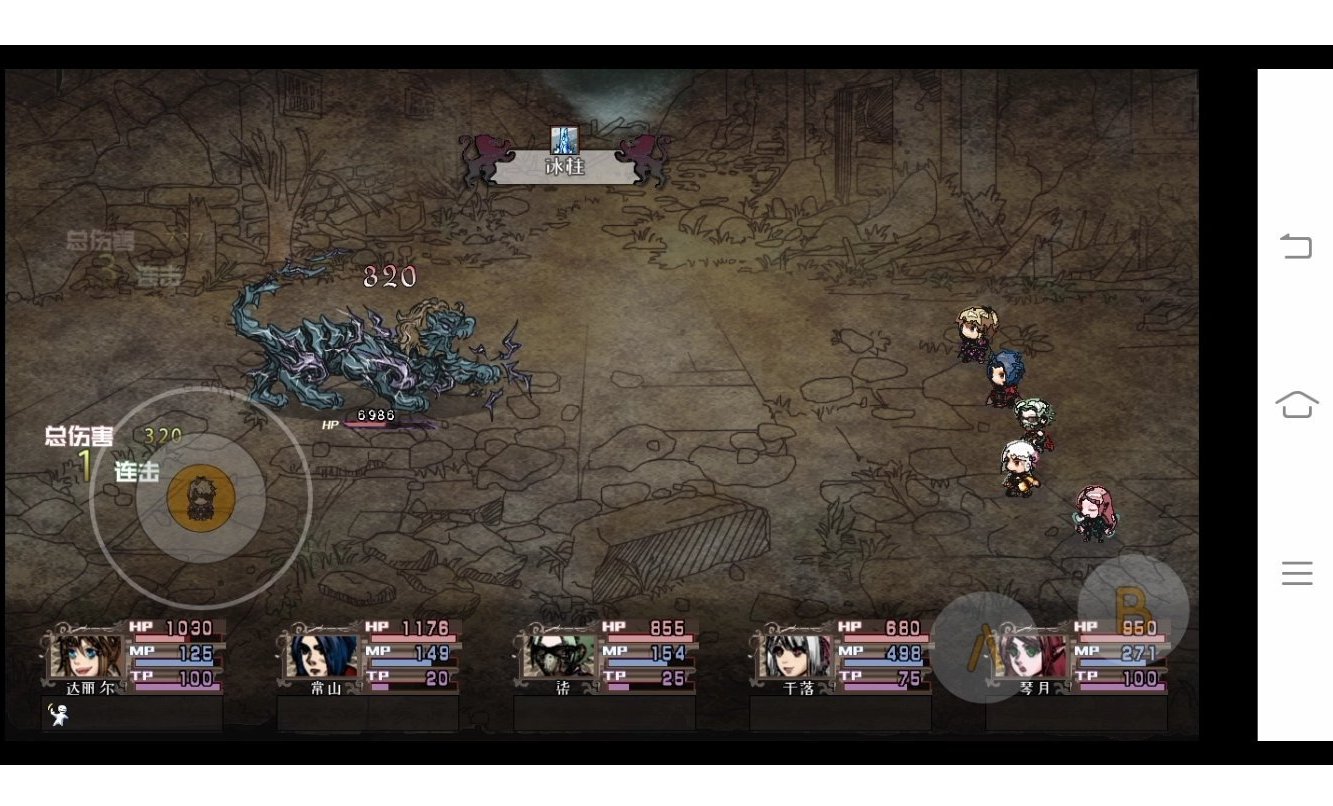Choose the masked 诺 portrait

click(560, 657)
